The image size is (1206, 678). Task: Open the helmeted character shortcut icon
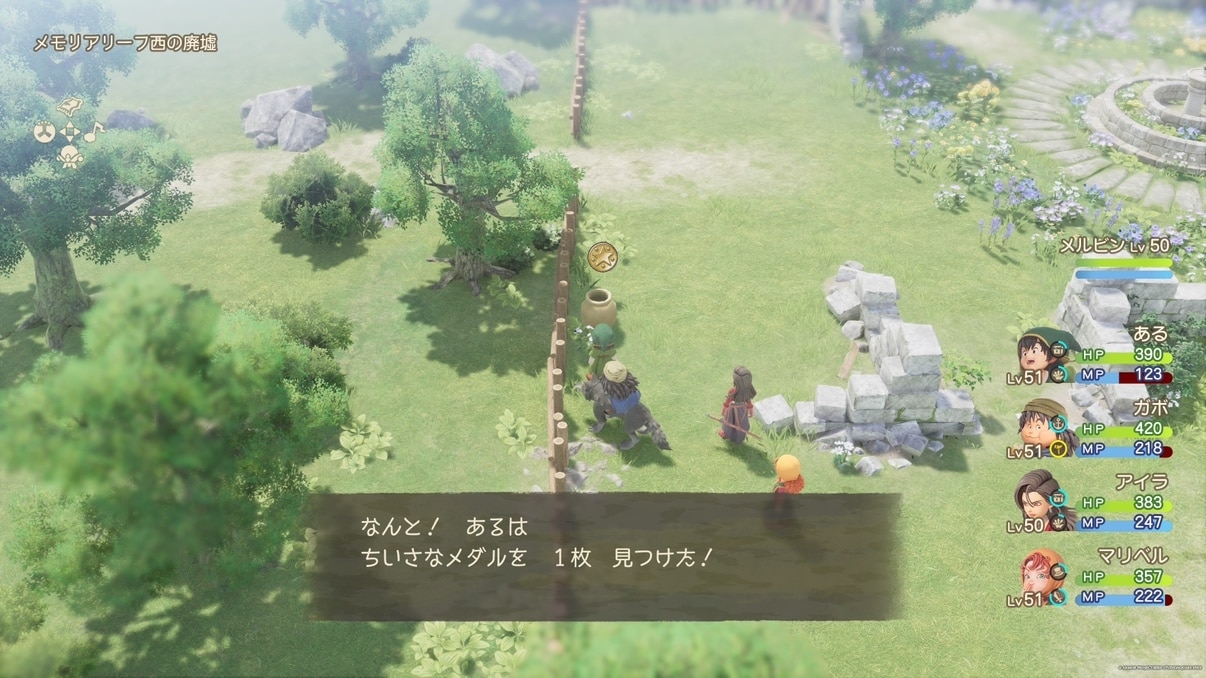69,157
